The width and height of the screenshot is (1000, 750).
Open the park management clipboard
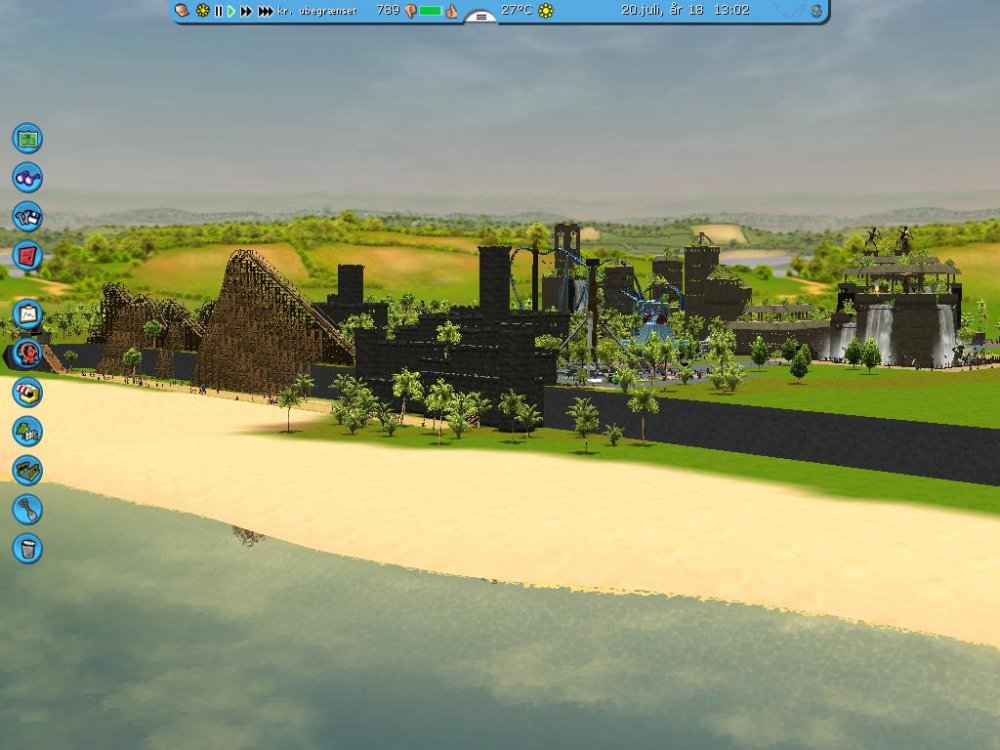click(x=27, y=314)
